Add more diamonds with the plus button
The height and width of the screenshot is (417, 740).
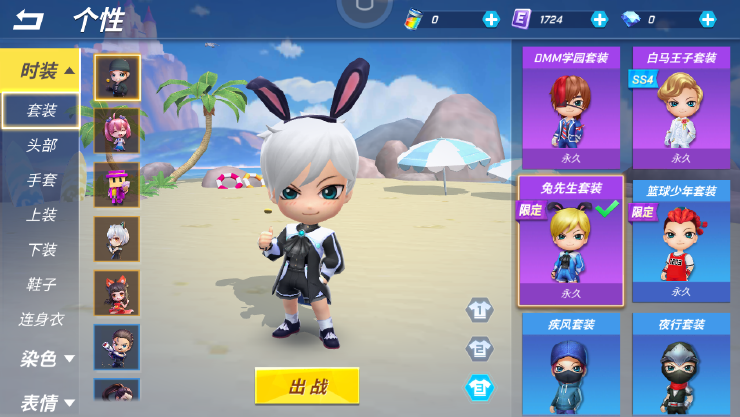(707, 19)
